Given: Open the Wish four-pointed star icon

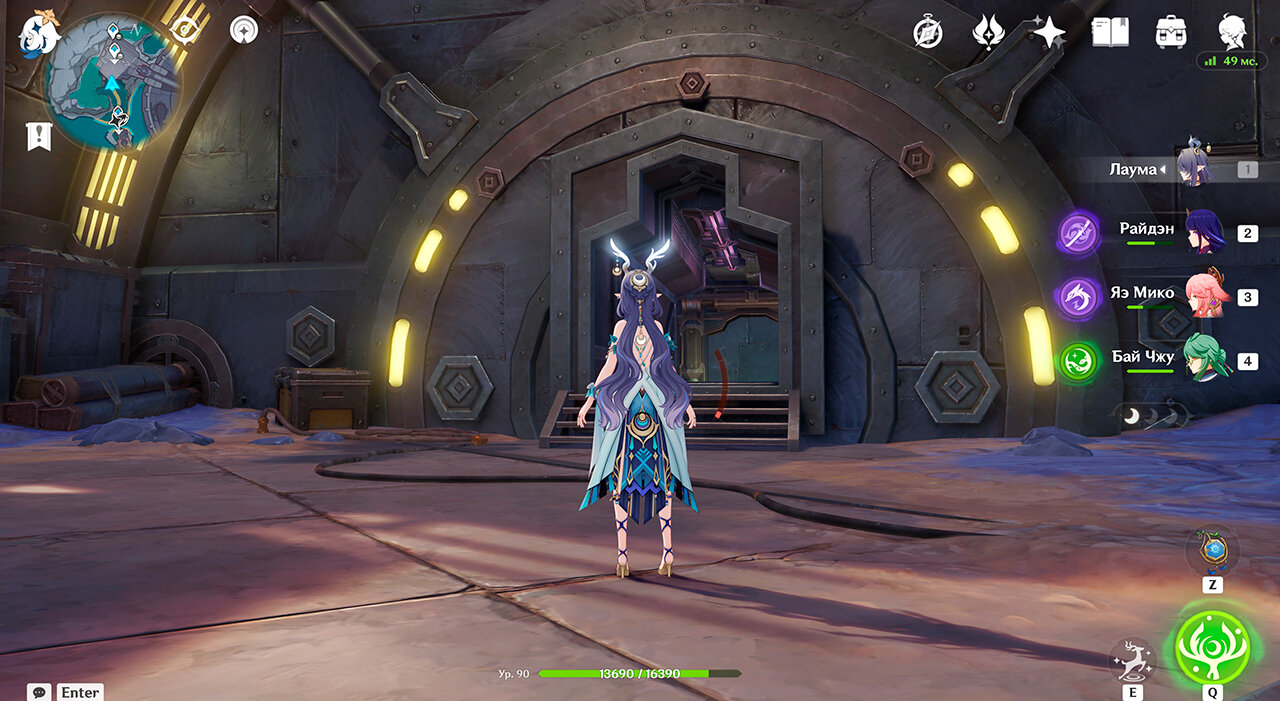Looking at the screenshot, I should [x=1049, y=33].
